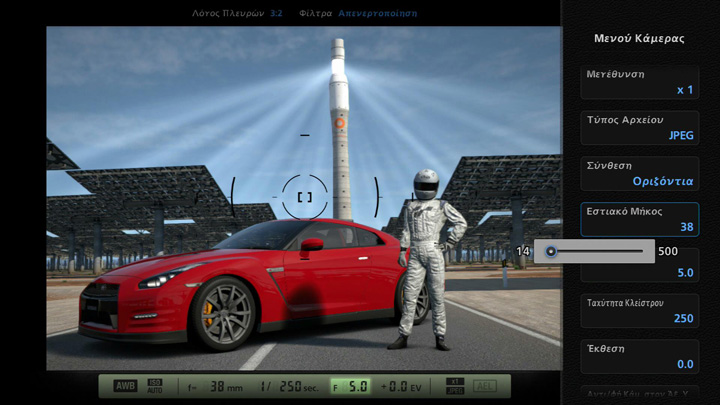Click the focal length slider handle
The height and width of the screenshot is (405, 720).
pyautogui.click(x=551, y=251)
